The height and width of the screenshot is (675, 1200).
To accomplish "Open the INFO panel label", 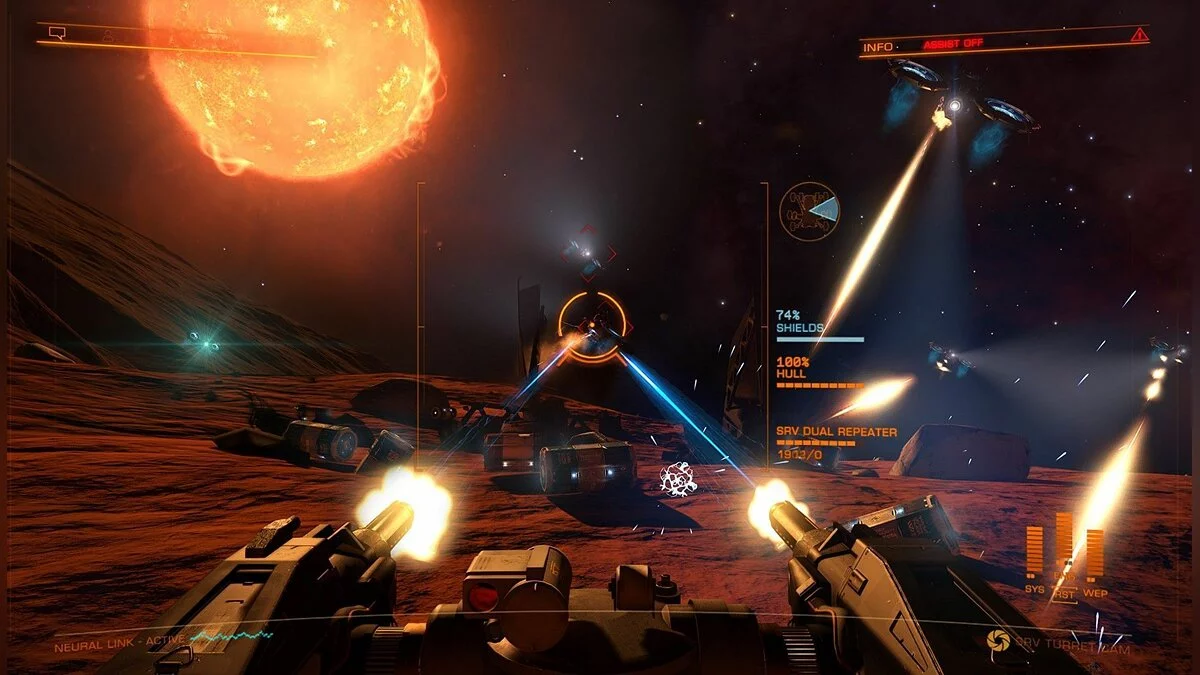I will 877,47.
